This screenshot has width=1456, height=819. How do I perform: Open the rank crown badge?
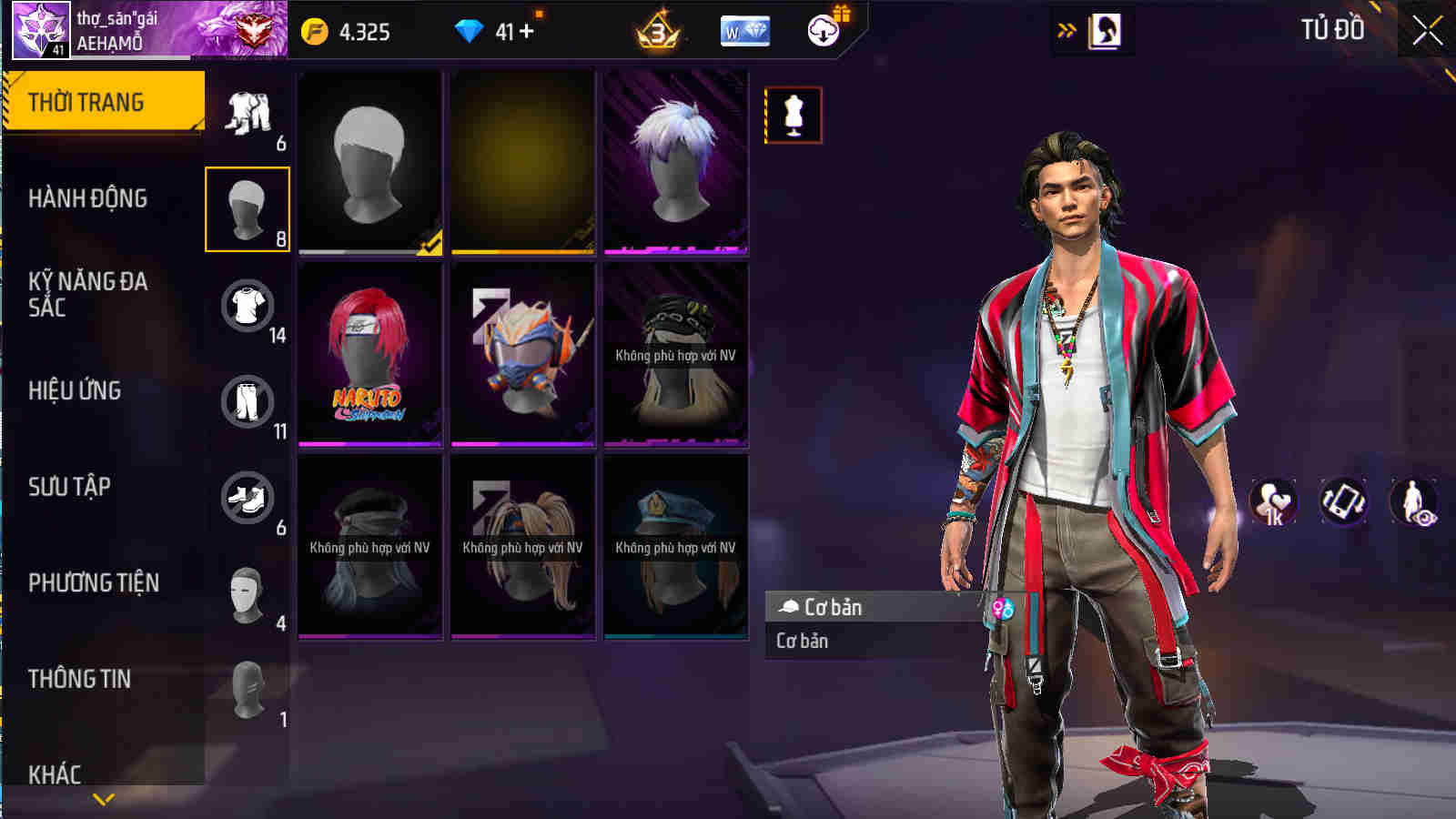click(657, 32)
